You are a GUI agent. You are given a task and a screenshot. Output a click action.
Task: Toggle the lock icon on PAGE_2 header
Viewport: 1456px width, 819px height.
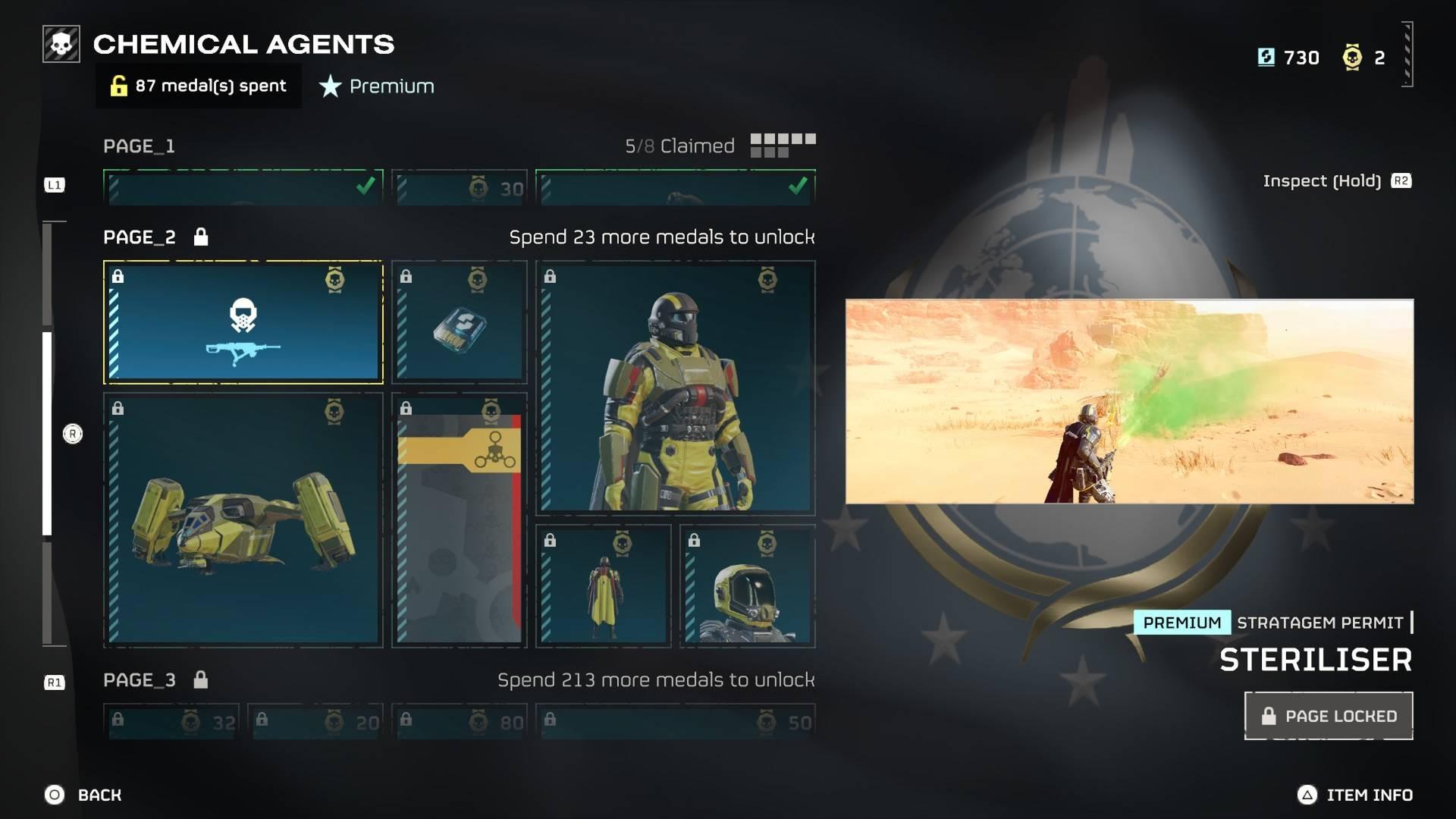tap(200, 237)
